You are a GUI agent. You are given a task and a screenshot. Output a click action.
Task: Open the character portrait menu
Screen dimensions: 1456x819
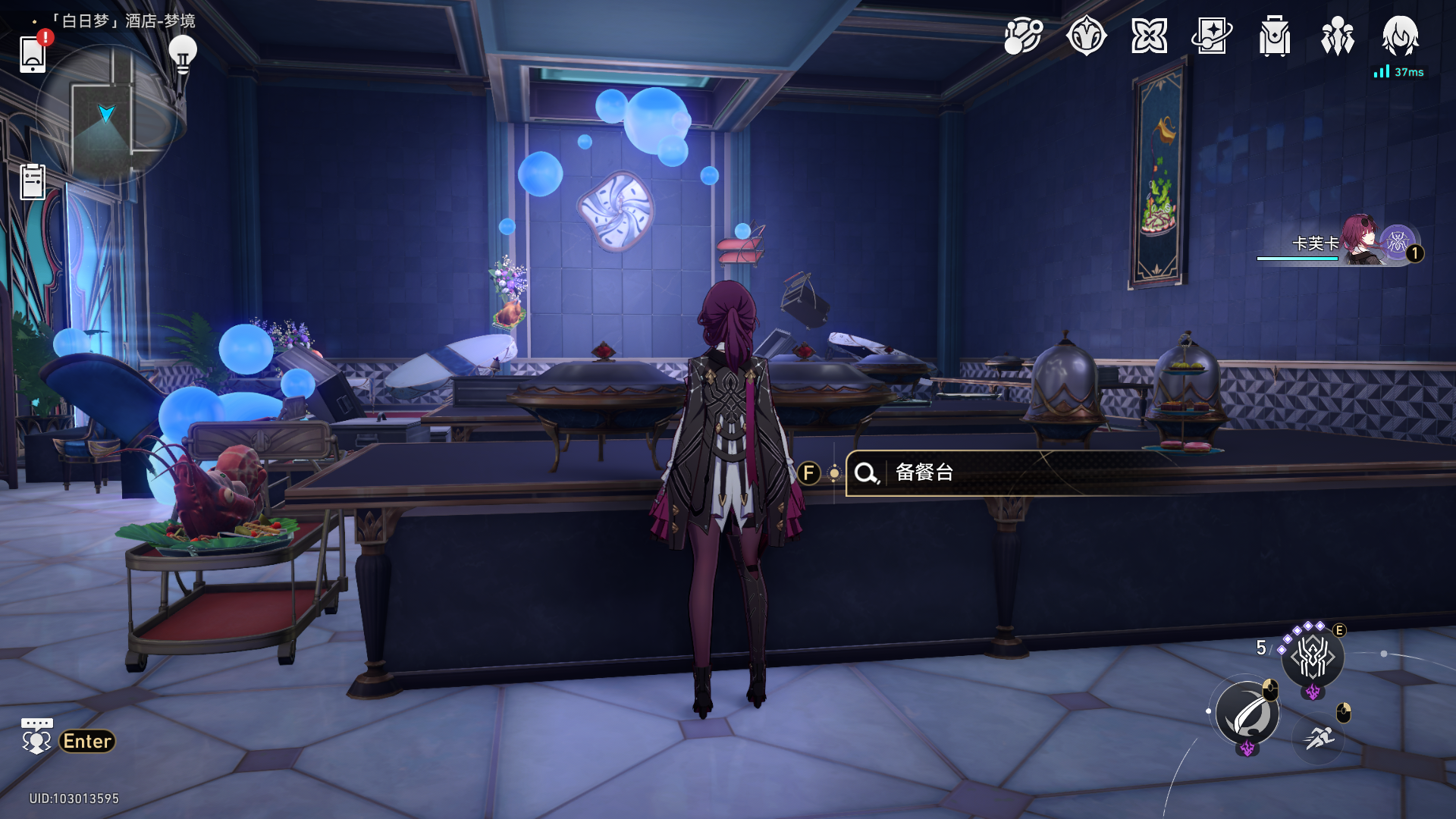click(x=1400, y=36)
